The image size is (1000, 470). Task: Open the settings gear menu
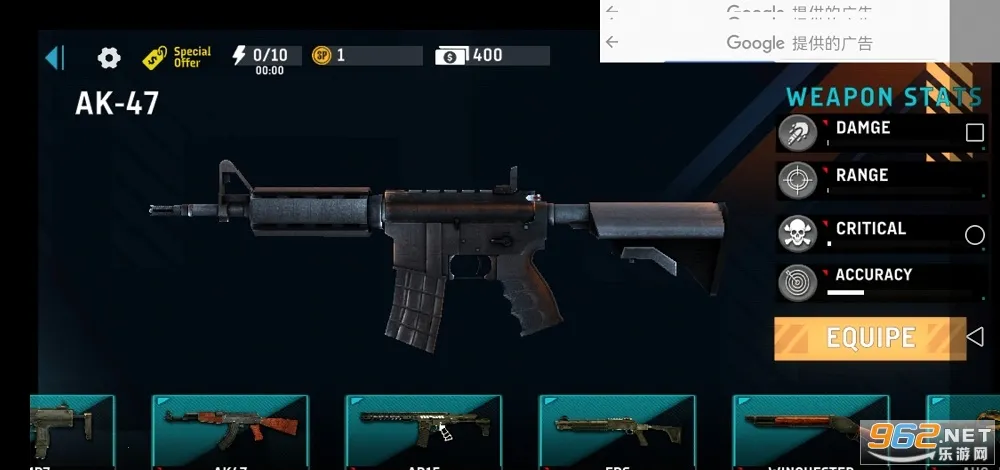click(x=108, y=57)
